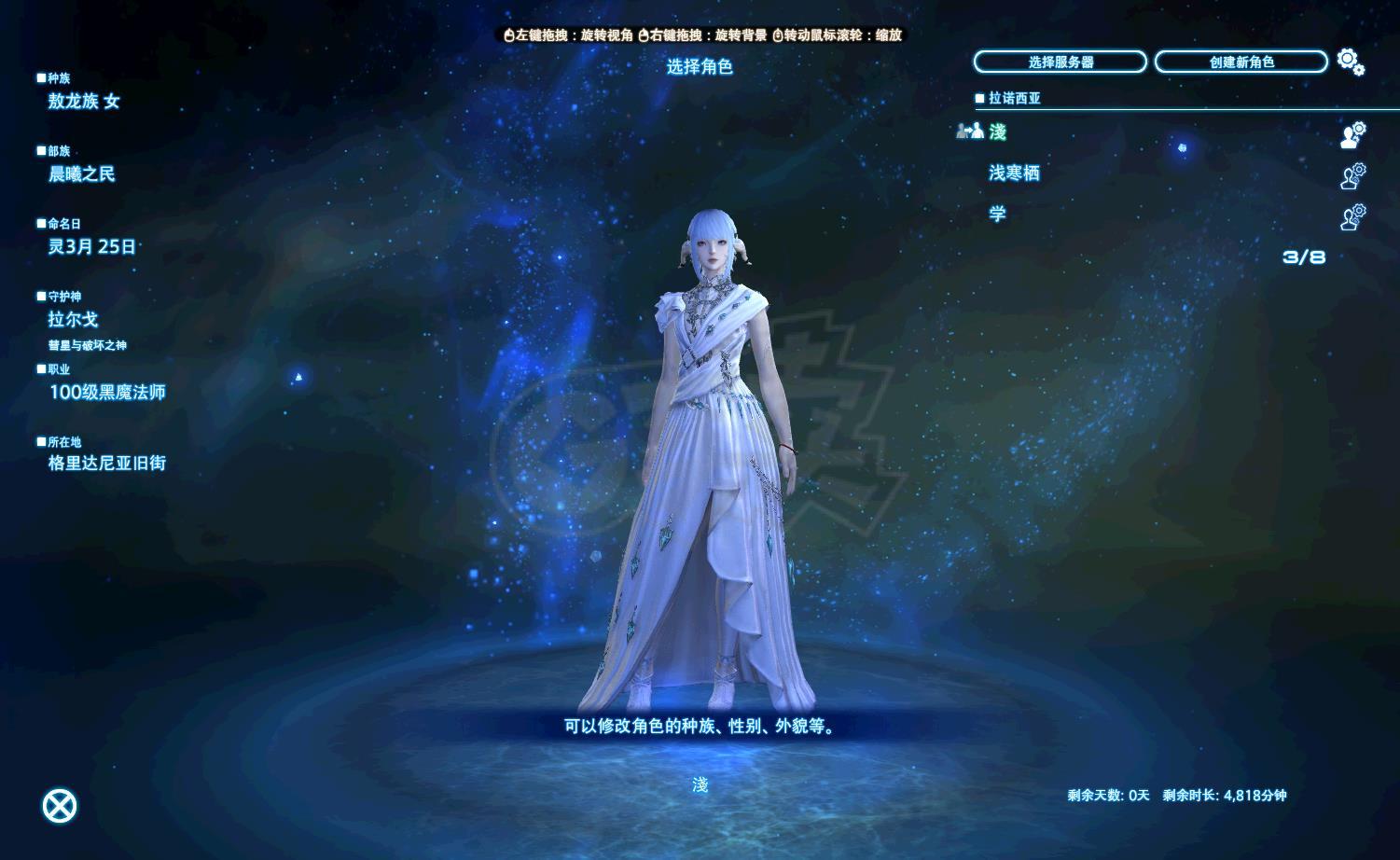The image size is (1400, 860).
Task: Choose the character 浅寒栖
Action: pyautogui.click(x=1014, y=173)
